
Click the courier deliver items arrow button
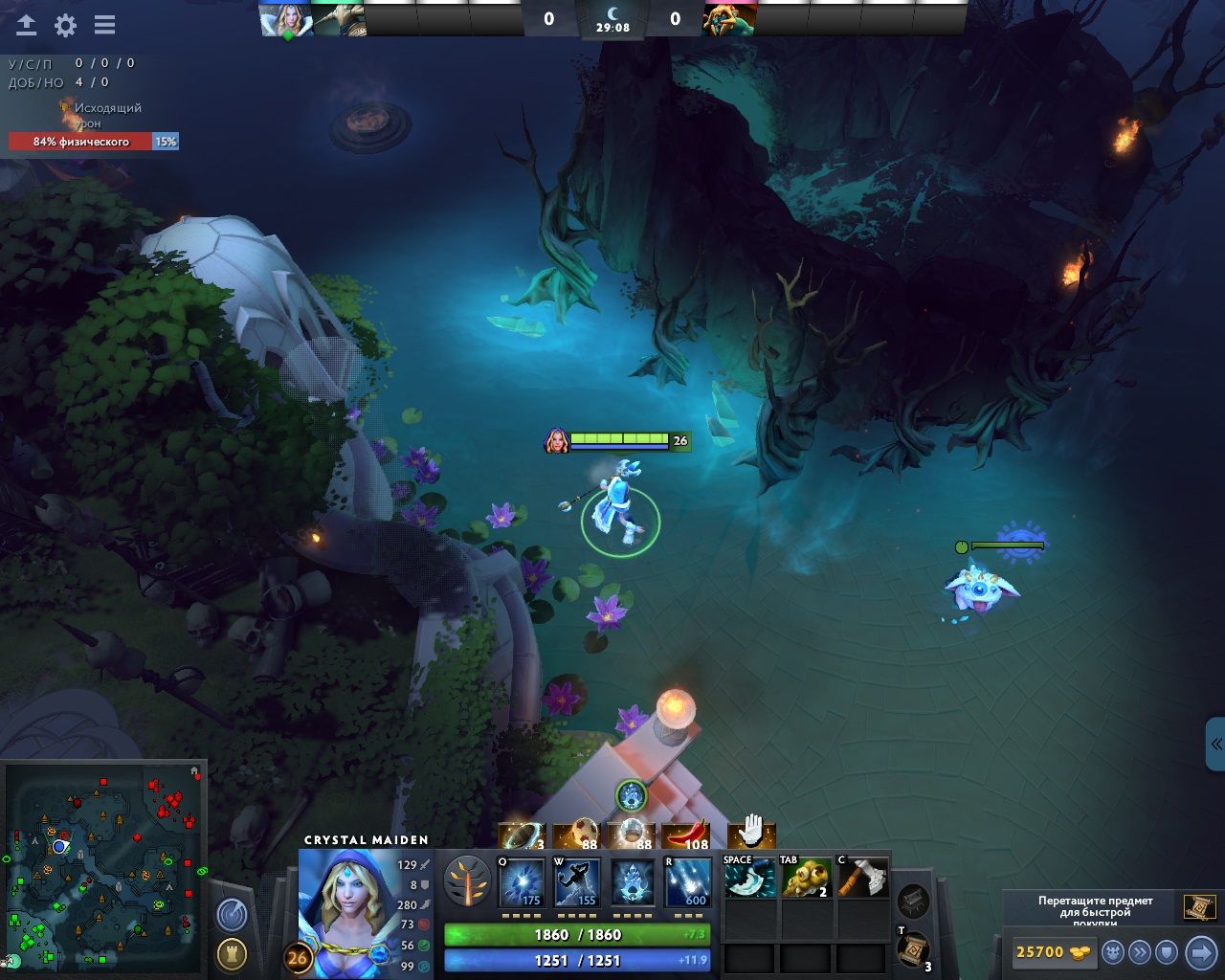(x=1200, y=952)
